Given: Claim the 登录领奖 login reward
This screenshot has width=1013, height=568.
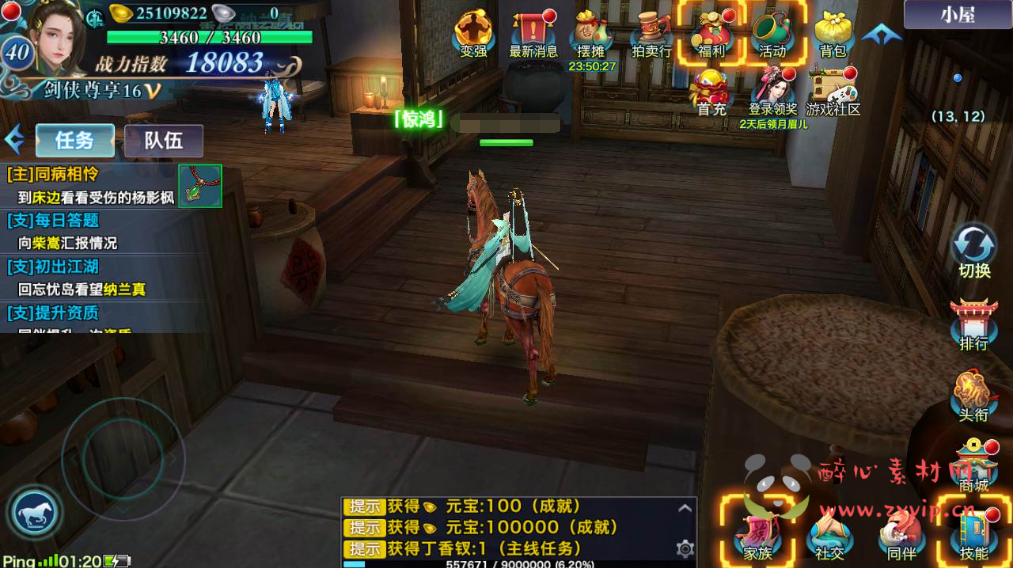Looking at the screenshot, I should point(773,92).
